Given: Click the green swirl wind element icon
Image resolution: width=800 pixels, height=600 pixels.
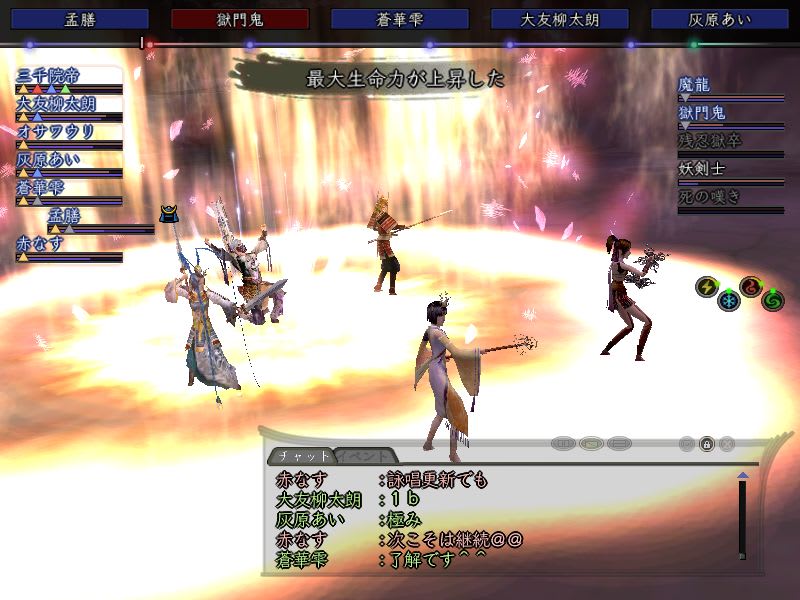Looking at the screenshot, I should point(772,299).
